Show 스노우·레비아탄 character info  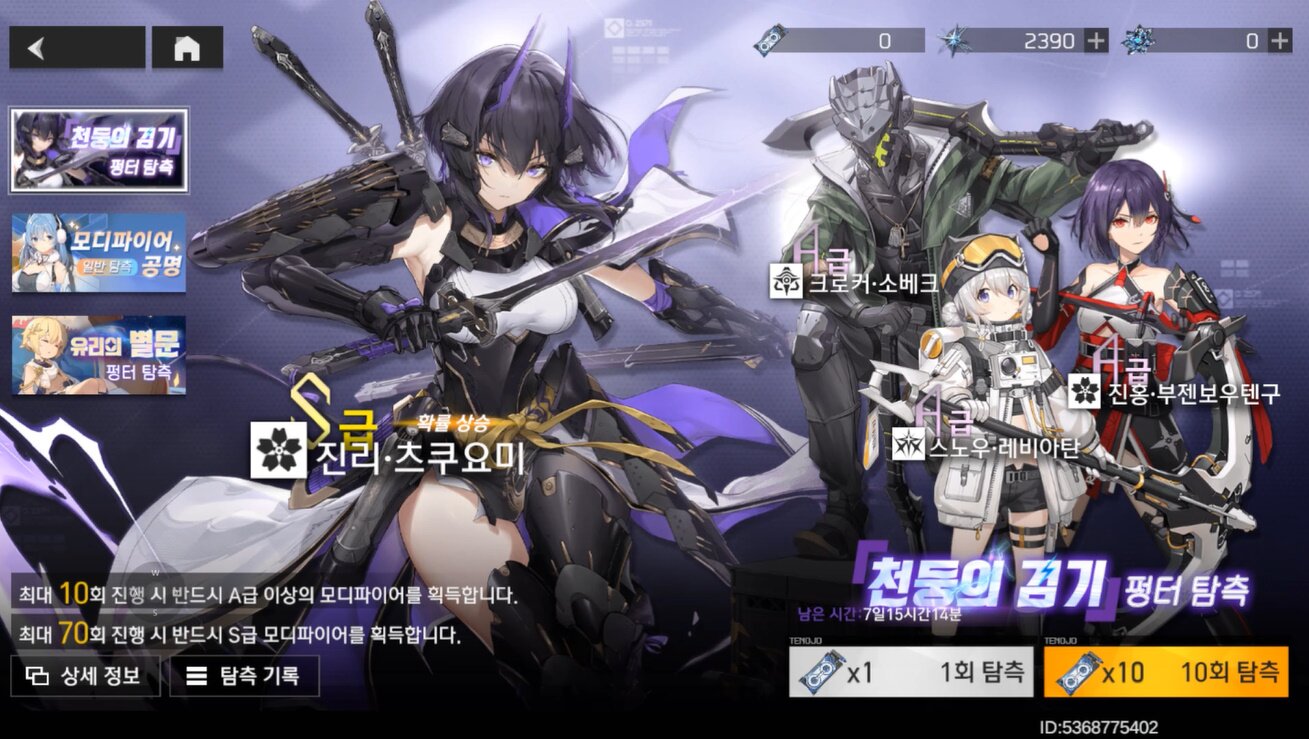[985, 445]
